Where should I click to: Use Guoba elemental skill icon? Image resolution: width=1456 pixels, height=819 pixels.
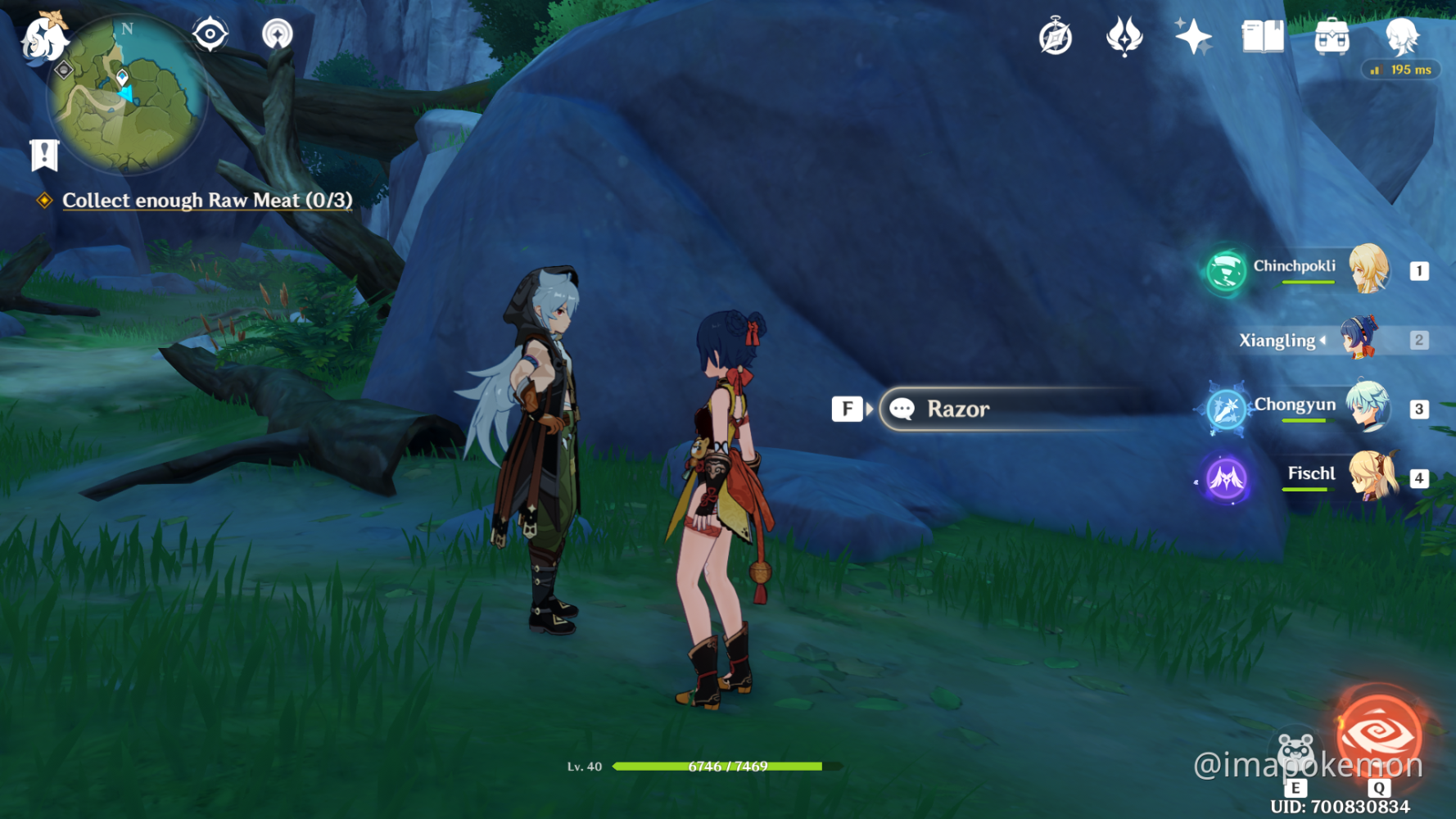pyautogui.click(x=1295, y=752)
